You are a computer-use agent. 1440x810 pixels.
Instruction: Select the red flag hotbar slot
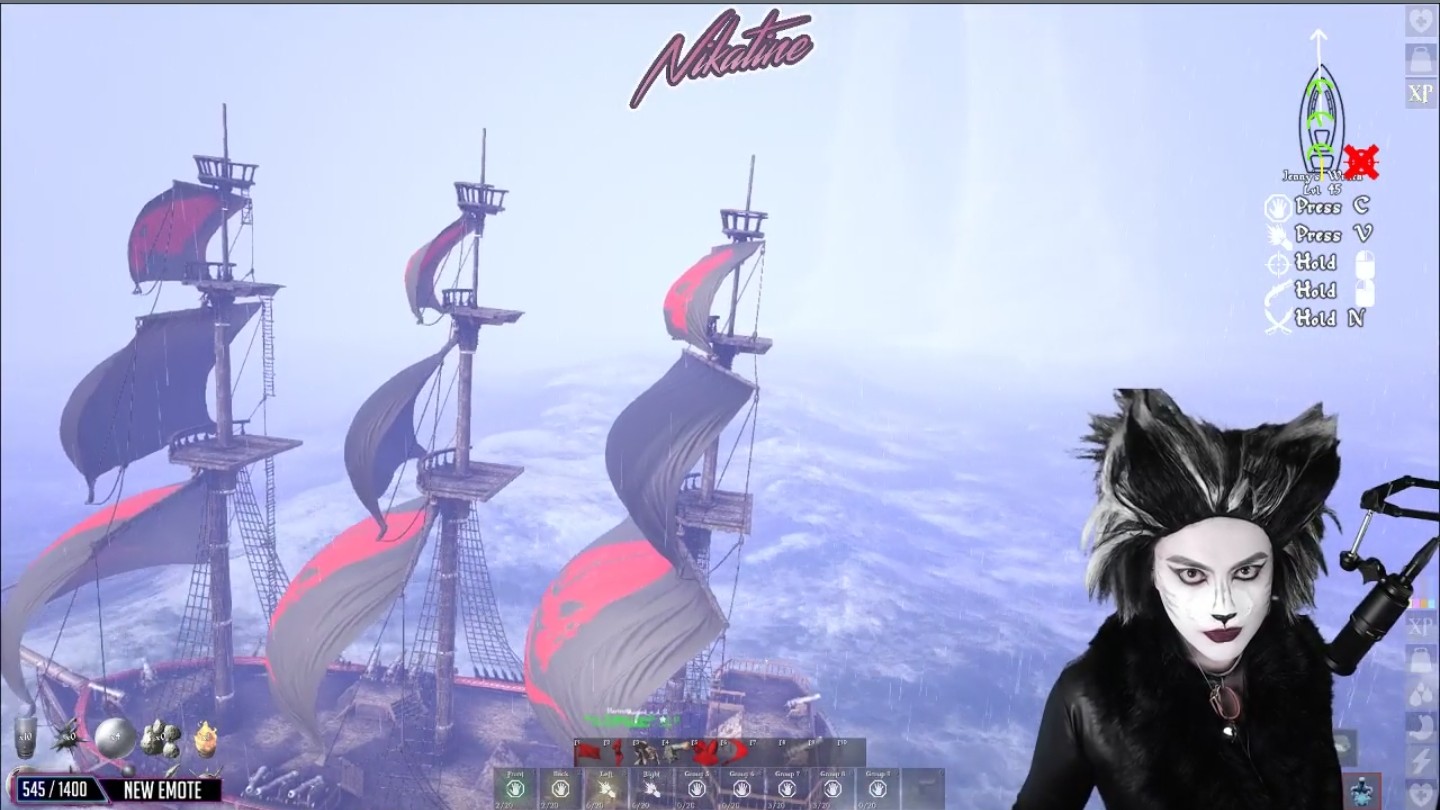coord(586,752)
